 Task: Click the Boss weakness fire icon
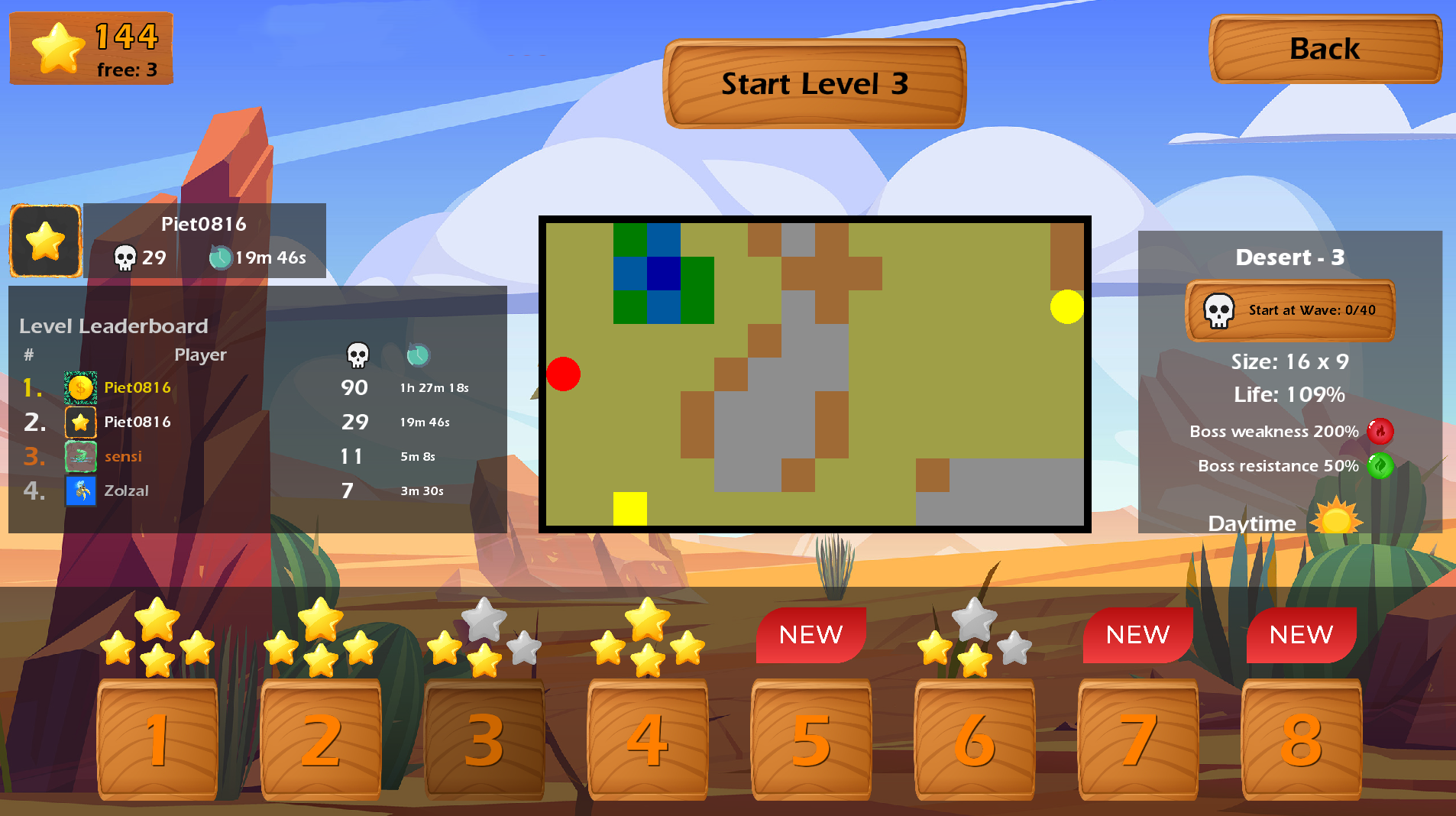coord(1381,431)
